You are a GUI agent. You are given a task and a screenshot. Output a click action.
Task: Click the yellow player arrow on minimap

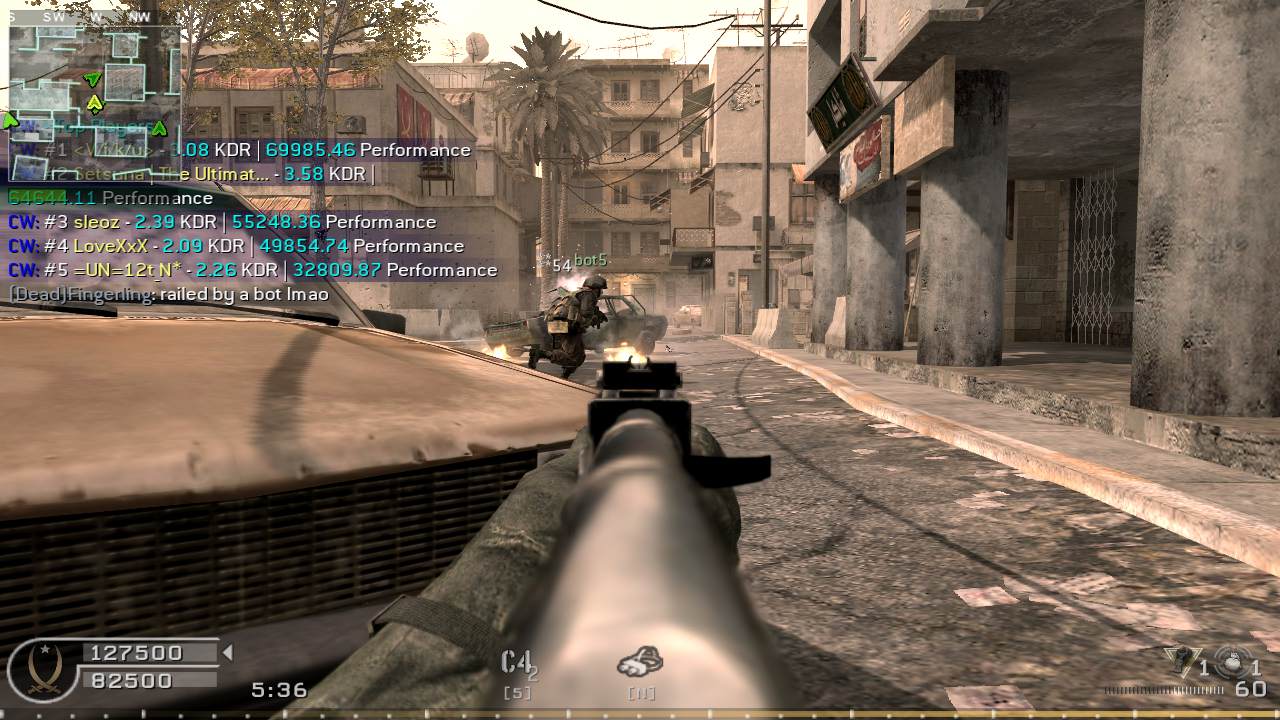95,103
